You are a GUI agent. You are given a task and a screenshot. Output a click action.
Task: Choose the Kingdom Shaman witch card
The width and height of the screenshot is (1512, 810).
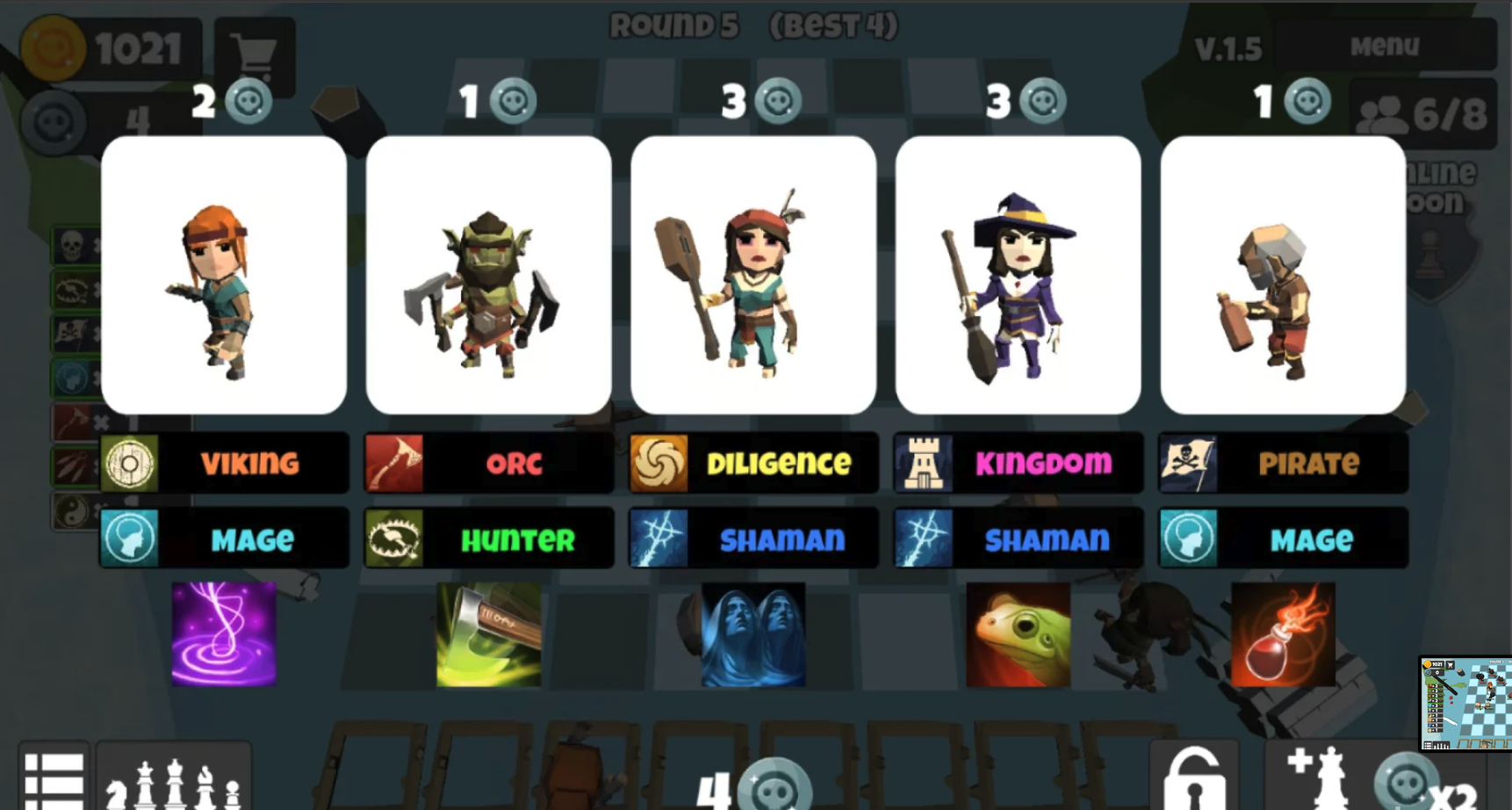(x=1018, y=274)
